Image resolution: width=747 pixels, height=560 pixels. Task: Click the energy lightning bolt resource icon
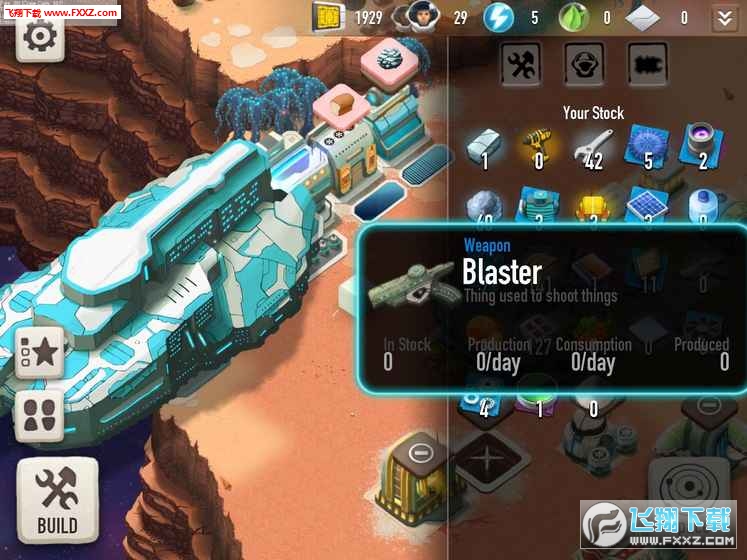coord(498,17)
